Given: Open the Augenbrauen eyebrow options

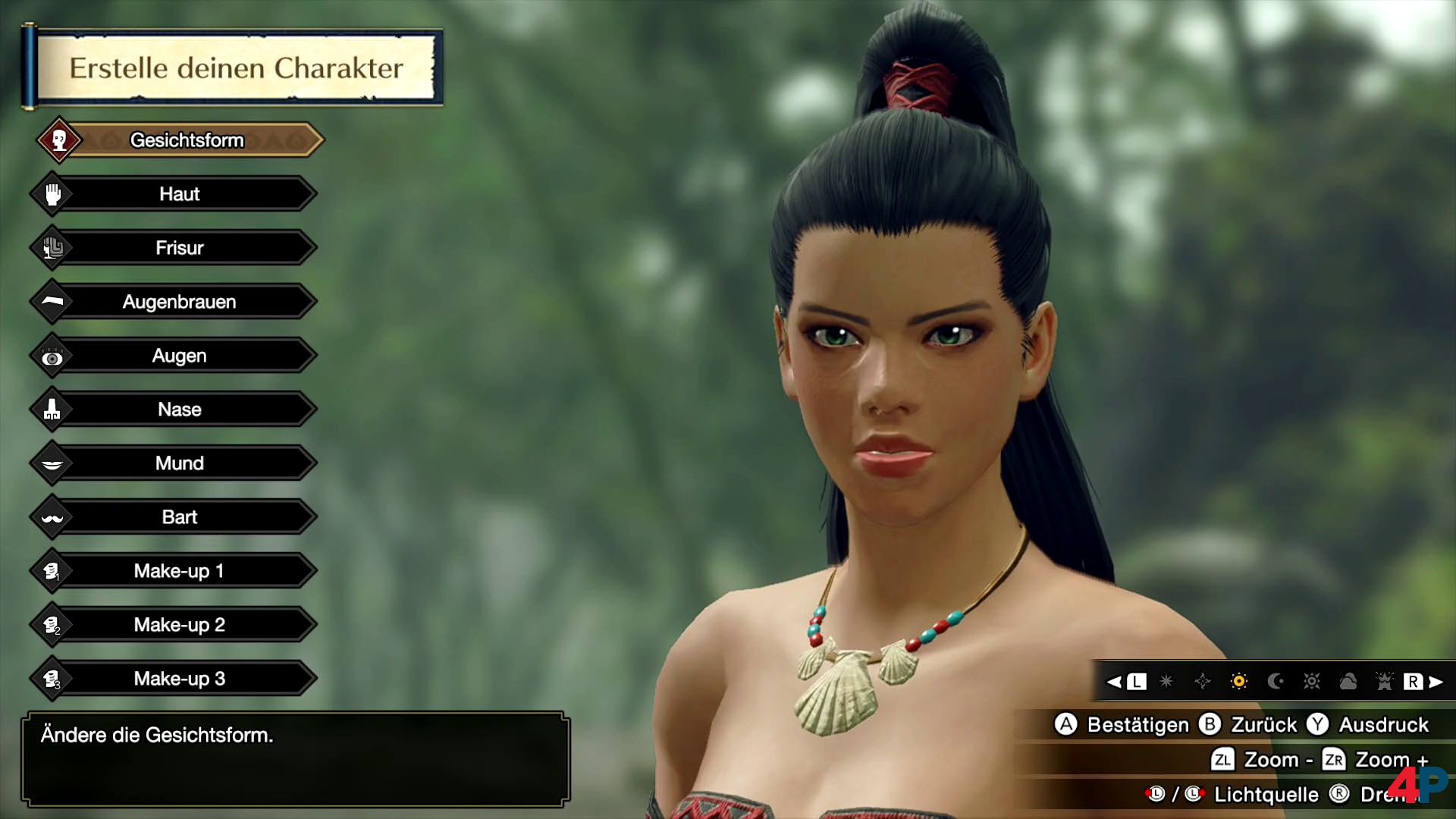Looking at the screenshot, I should [179, 302].
